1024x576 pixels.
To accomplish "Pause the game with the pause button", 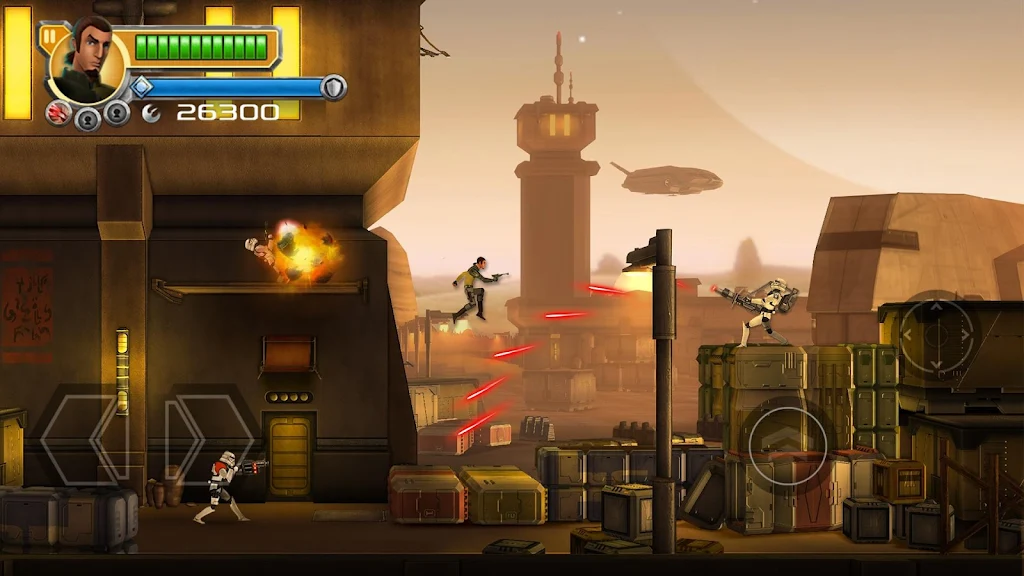I will click(x=48, y=36).
